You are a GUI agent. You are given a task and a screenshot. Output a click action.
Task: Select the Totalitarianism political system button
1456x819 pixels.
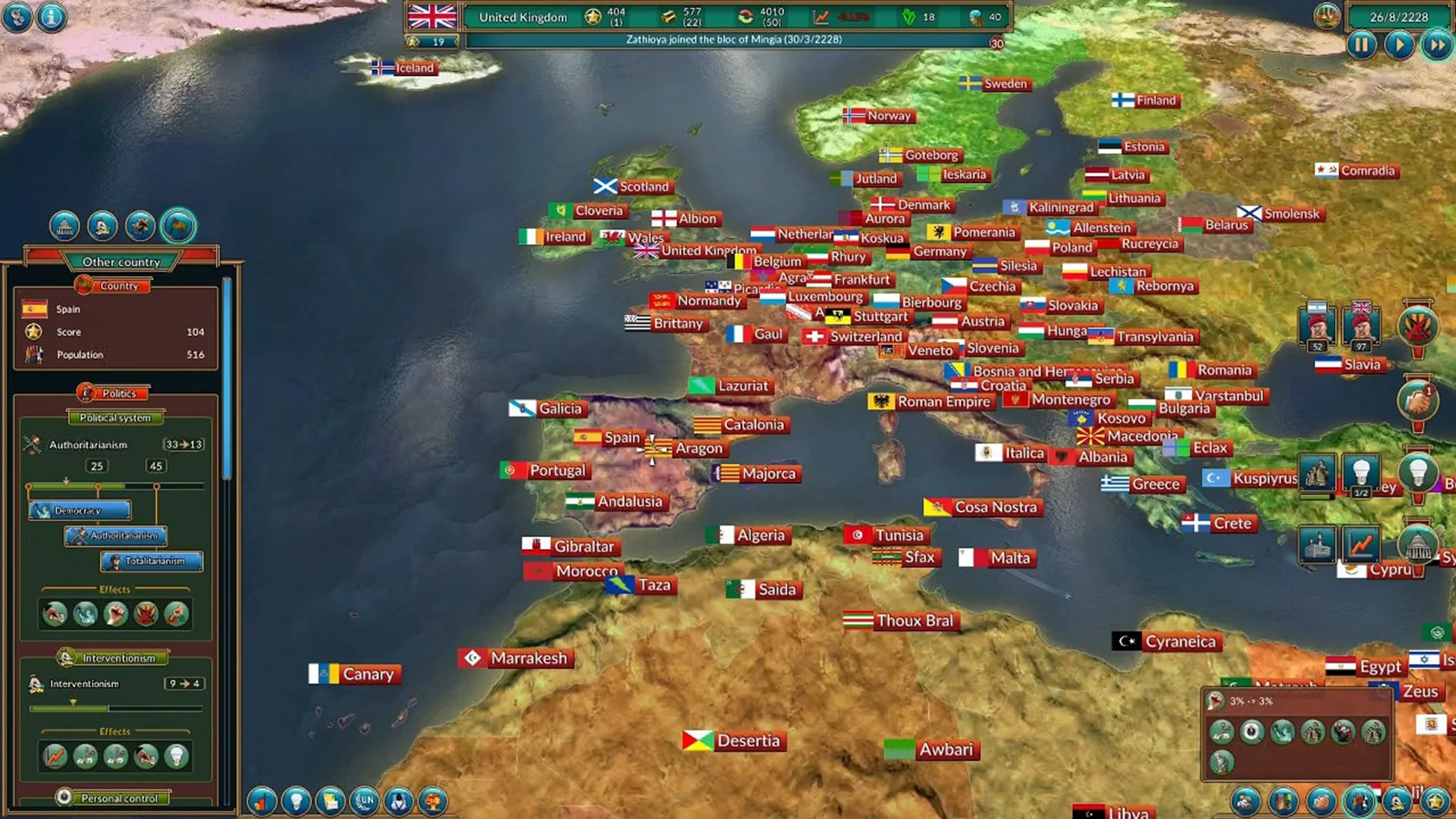[150, 562]
